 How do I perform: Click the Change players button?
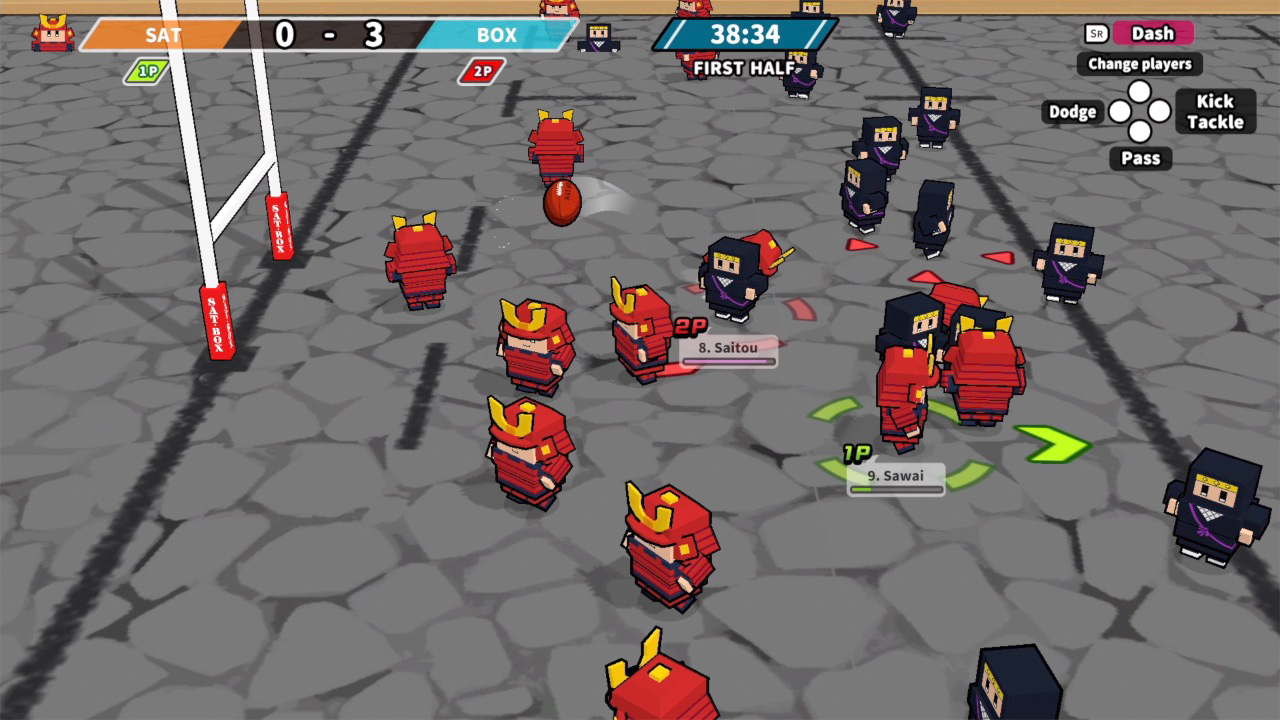click(1138, 64)
